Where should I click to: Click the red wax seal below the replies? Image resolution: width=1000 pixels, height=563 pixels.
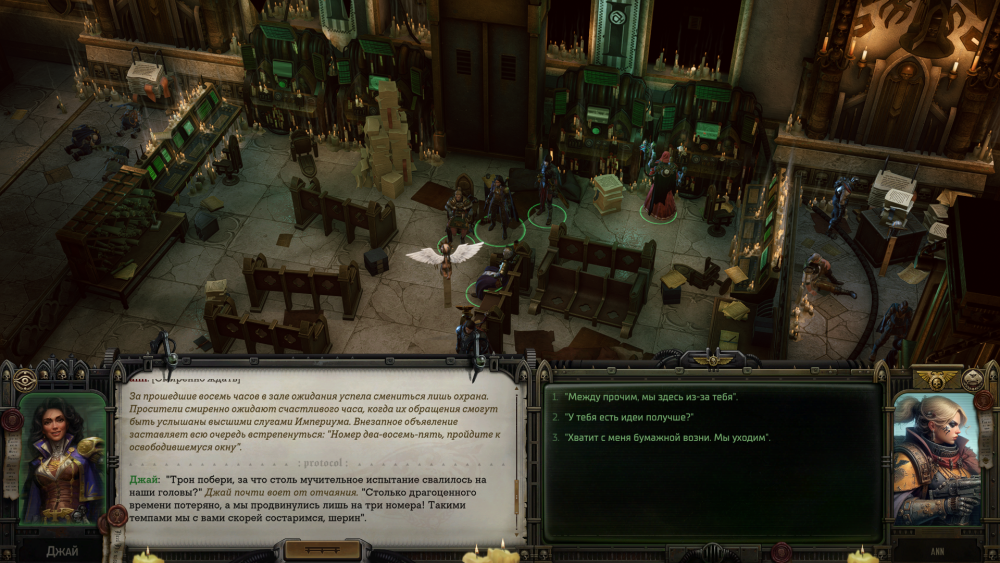click(x=782, y=550)
